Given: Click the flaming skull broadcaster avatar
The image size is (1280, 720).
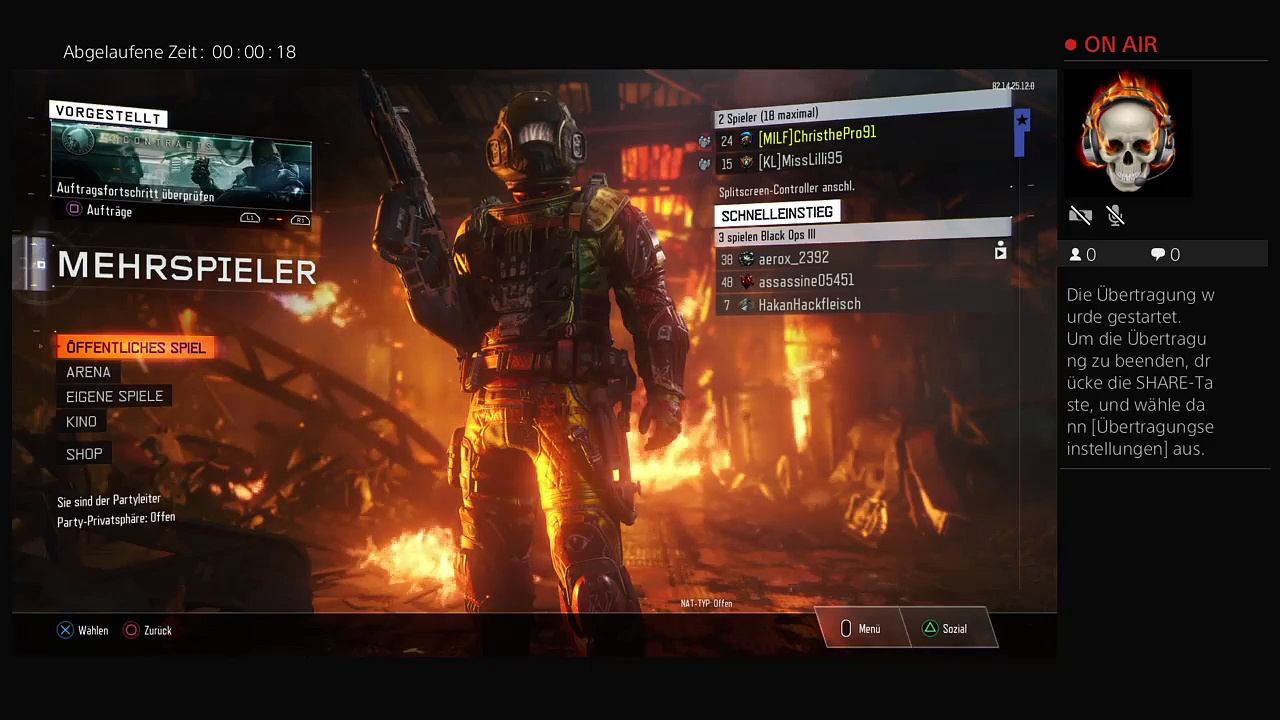Looking at the screenshot, I should pos(1128,132).
